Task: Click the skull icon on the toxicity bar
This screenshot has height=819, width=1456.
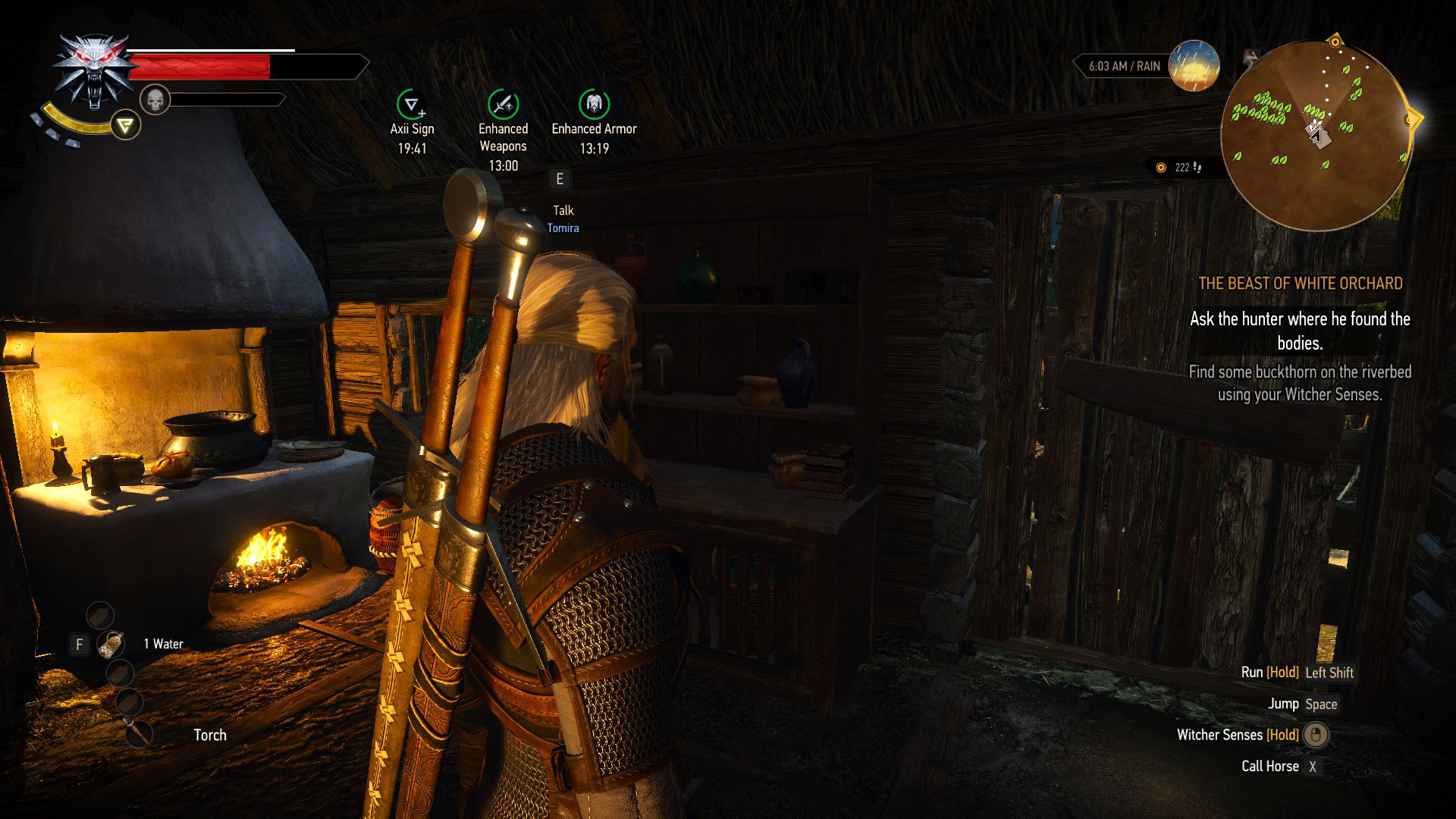Action: (157, 98)
